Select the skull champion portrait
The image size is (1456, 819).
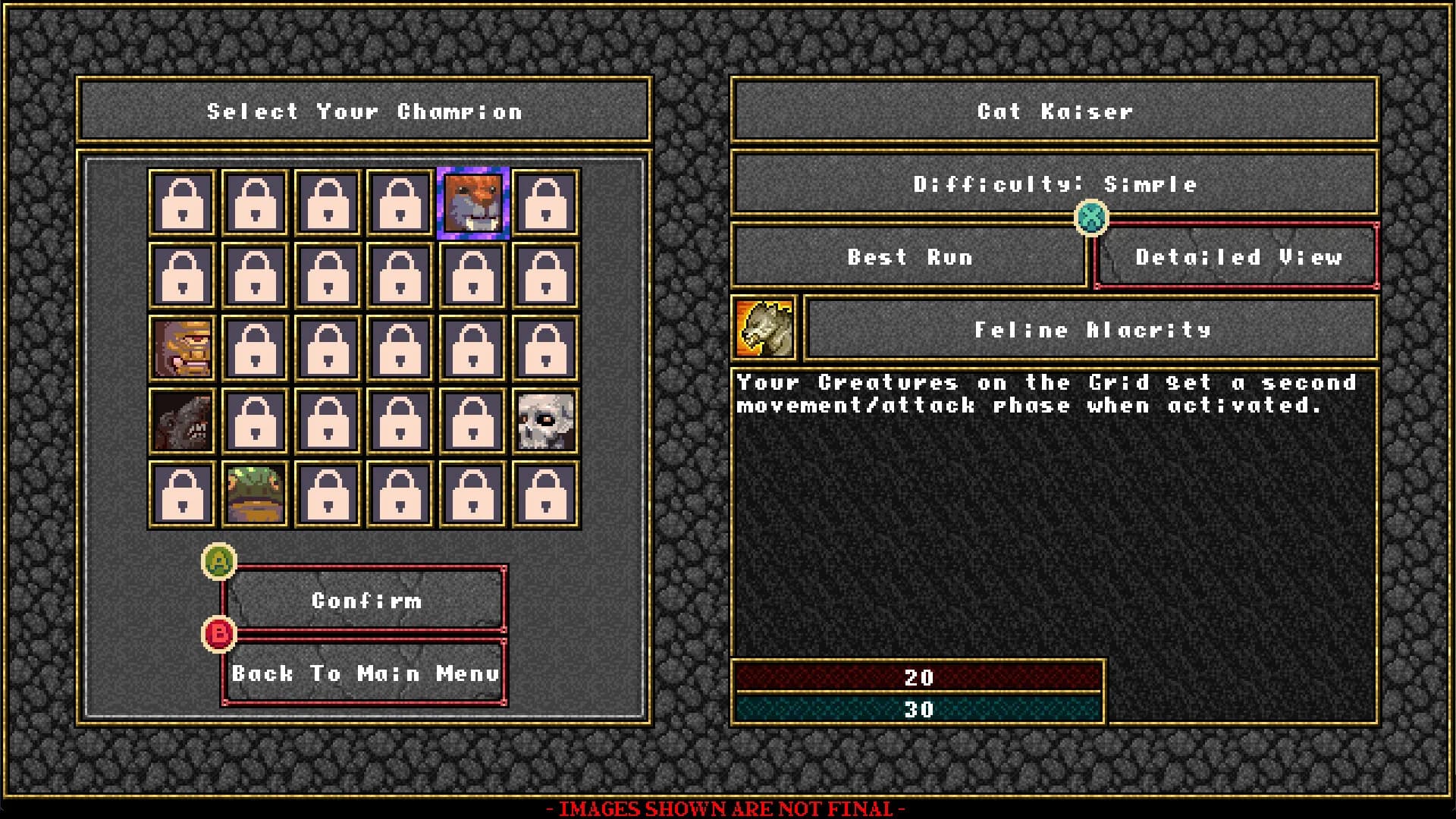(x=545, y=421)
